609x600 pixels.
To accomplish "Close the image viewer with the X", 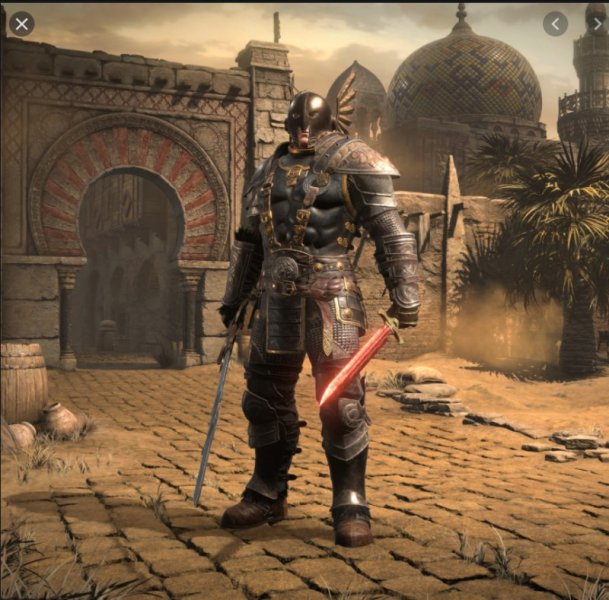I will [x=21, y=23].
